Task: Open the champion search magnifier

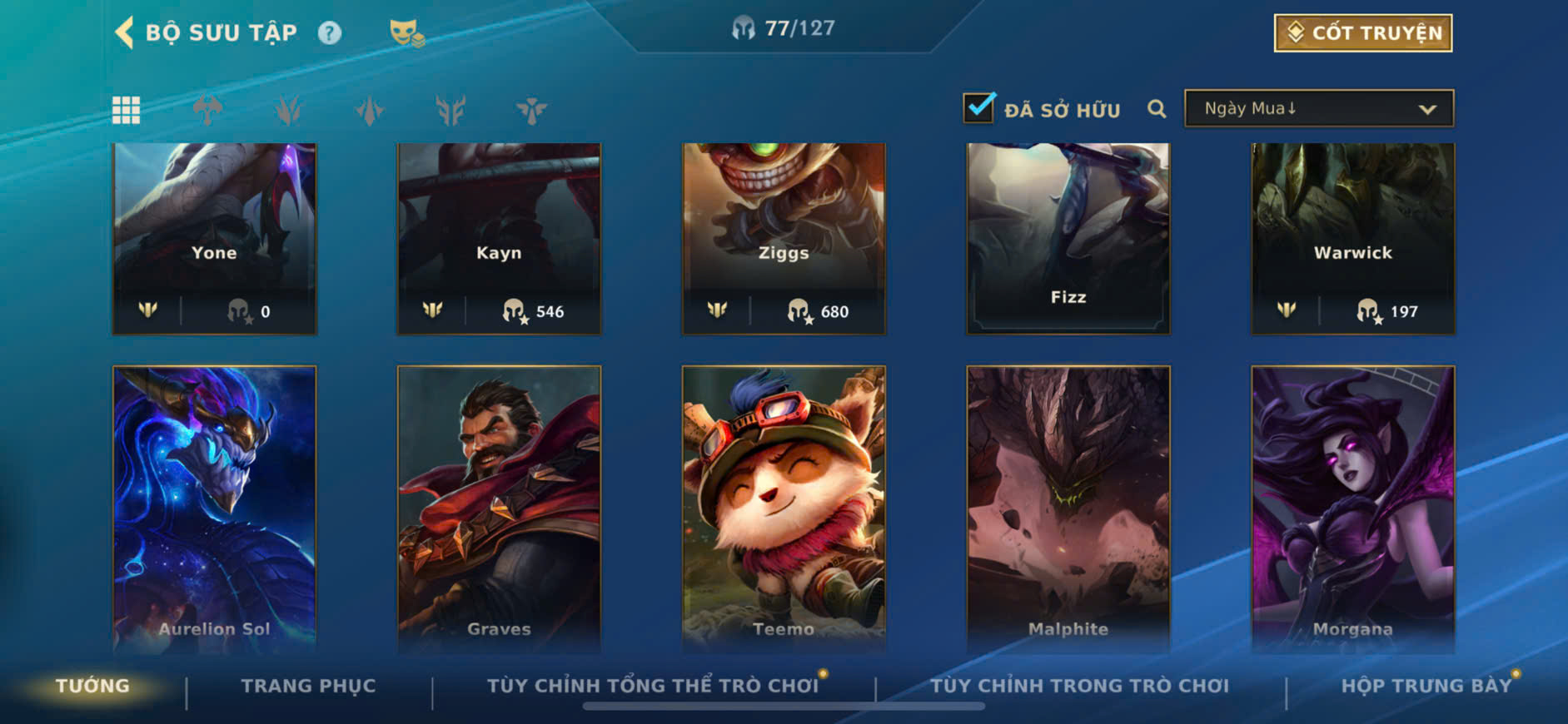Action: (1157, 109)
